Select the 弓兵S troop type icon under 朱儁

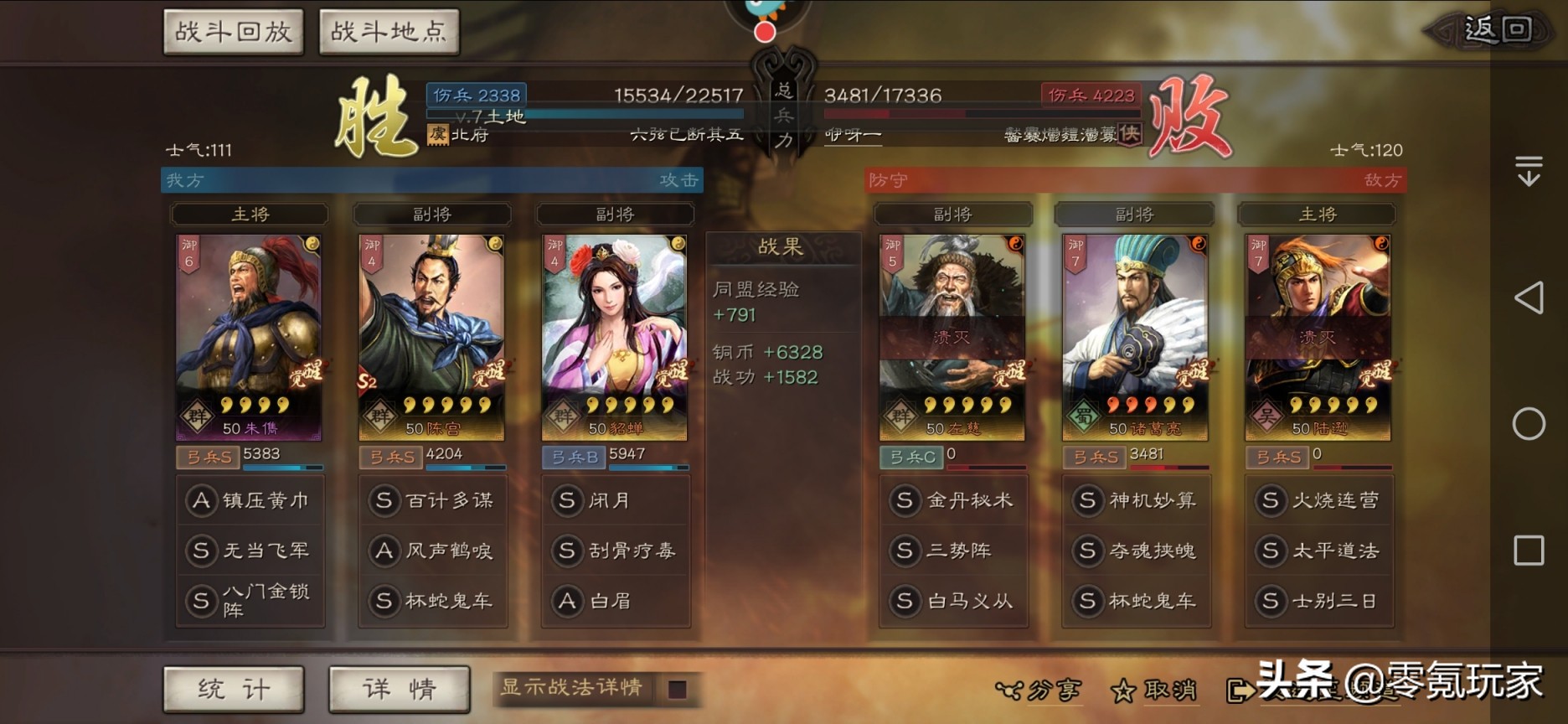(207, 458)
